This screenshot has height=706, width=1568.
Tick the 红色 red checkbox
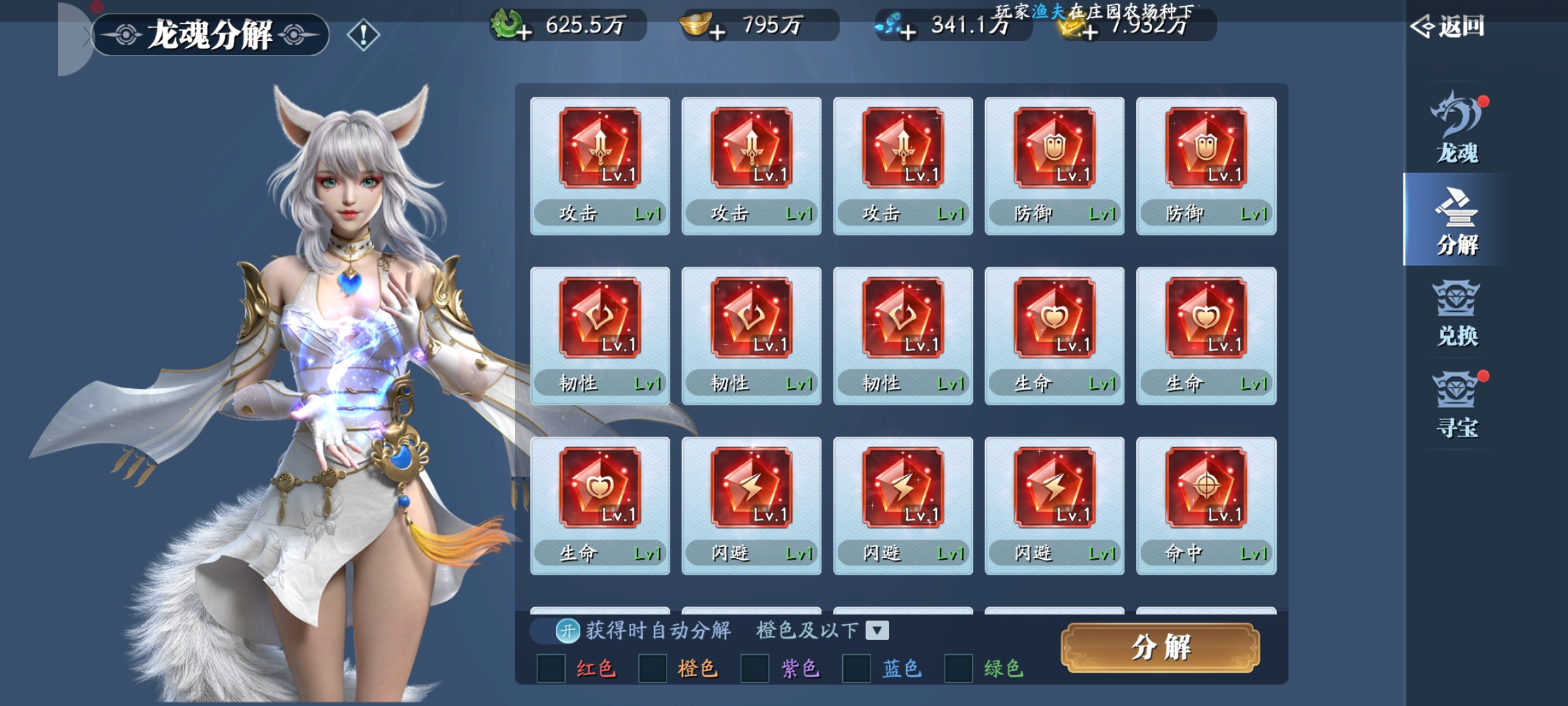pyautogui.click(x=551, y=669)
